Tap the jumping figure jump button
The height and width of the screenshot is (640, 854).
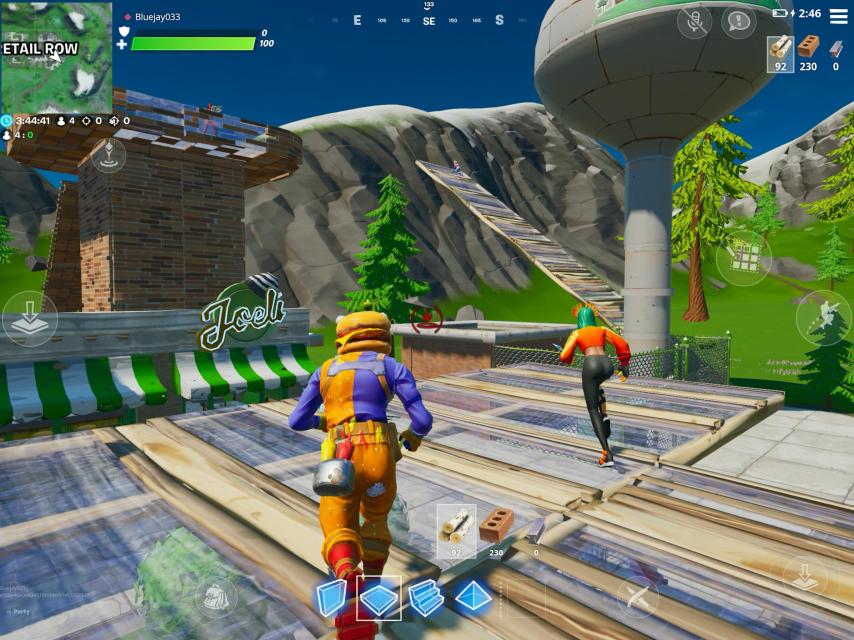click(823, 318)
